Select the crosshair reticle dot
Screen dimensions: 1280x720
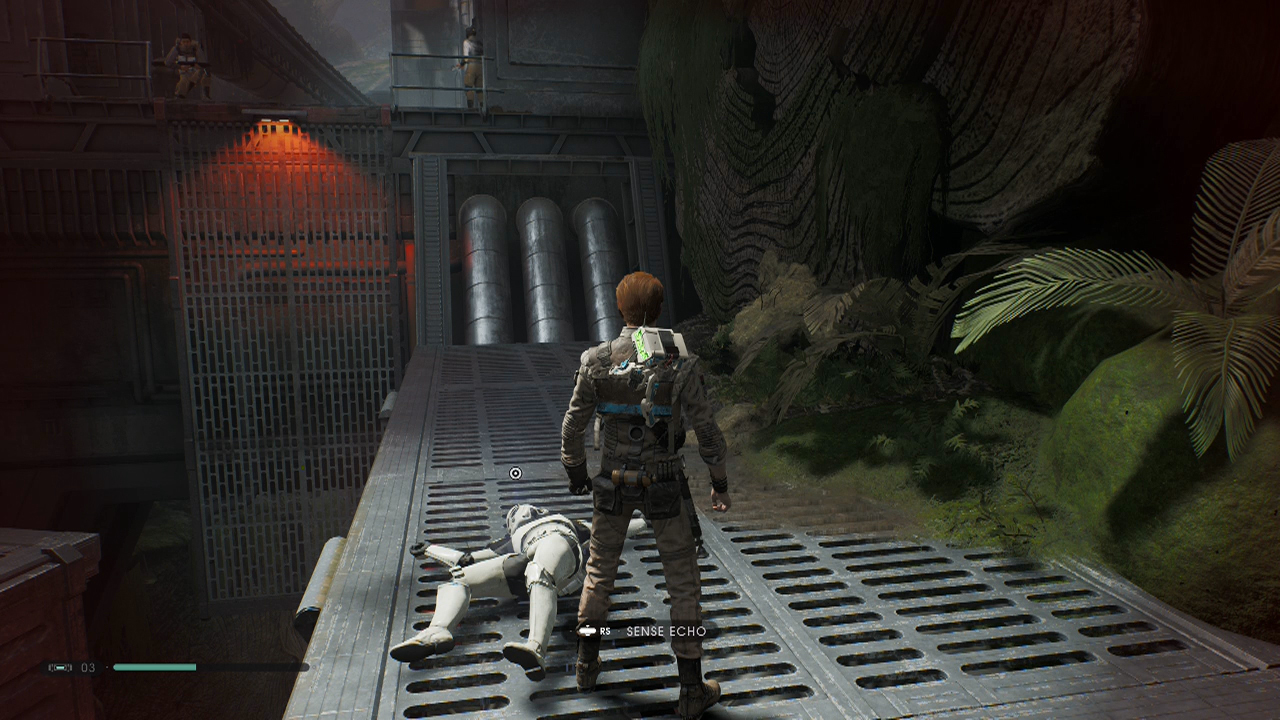click(515, 472)
